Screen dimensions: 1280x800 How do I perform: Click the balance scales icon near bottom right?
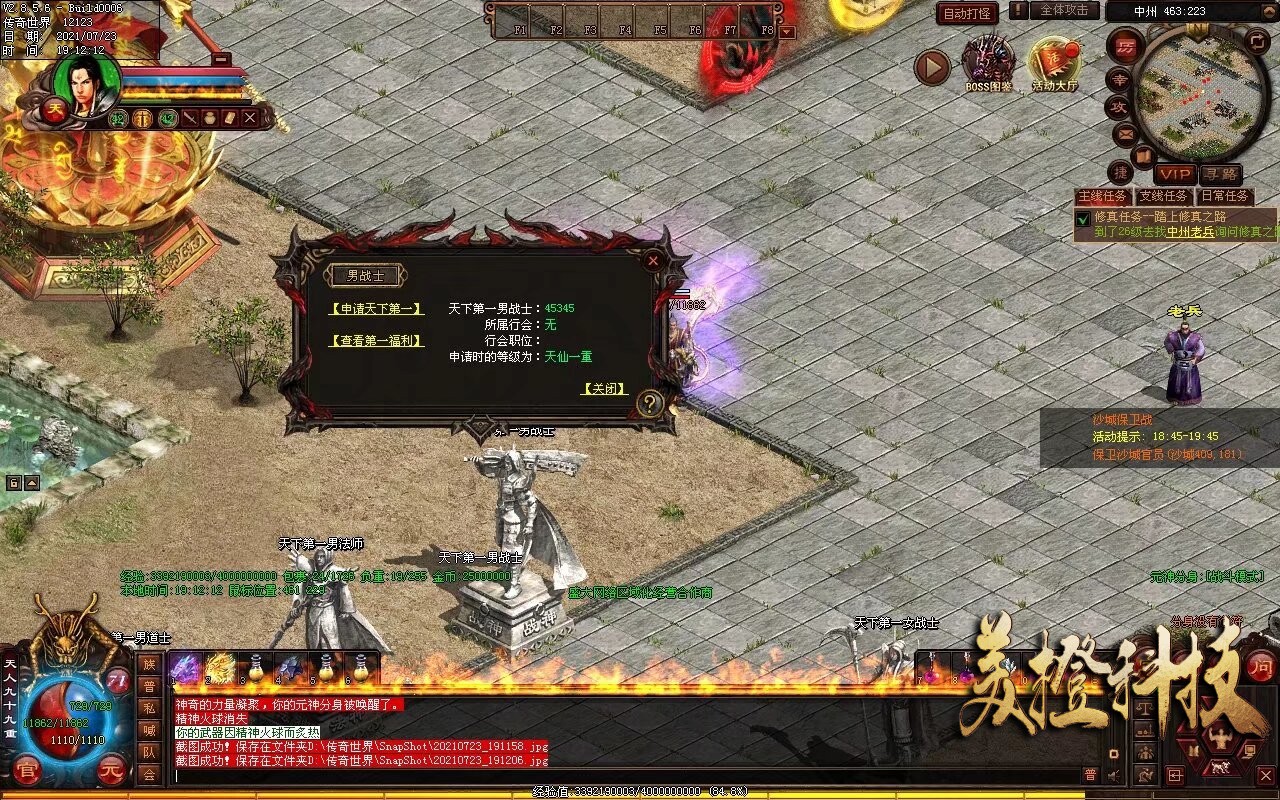click(1145, 709)
